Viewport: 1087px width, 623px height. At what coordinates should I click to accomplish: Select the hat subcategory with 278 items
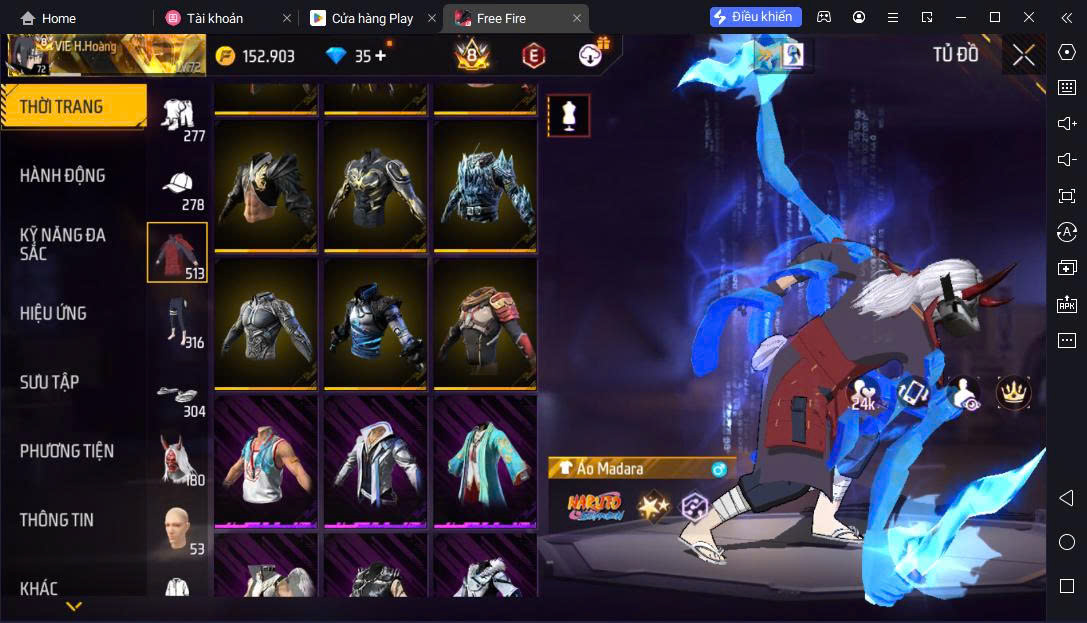pos(178,188)
